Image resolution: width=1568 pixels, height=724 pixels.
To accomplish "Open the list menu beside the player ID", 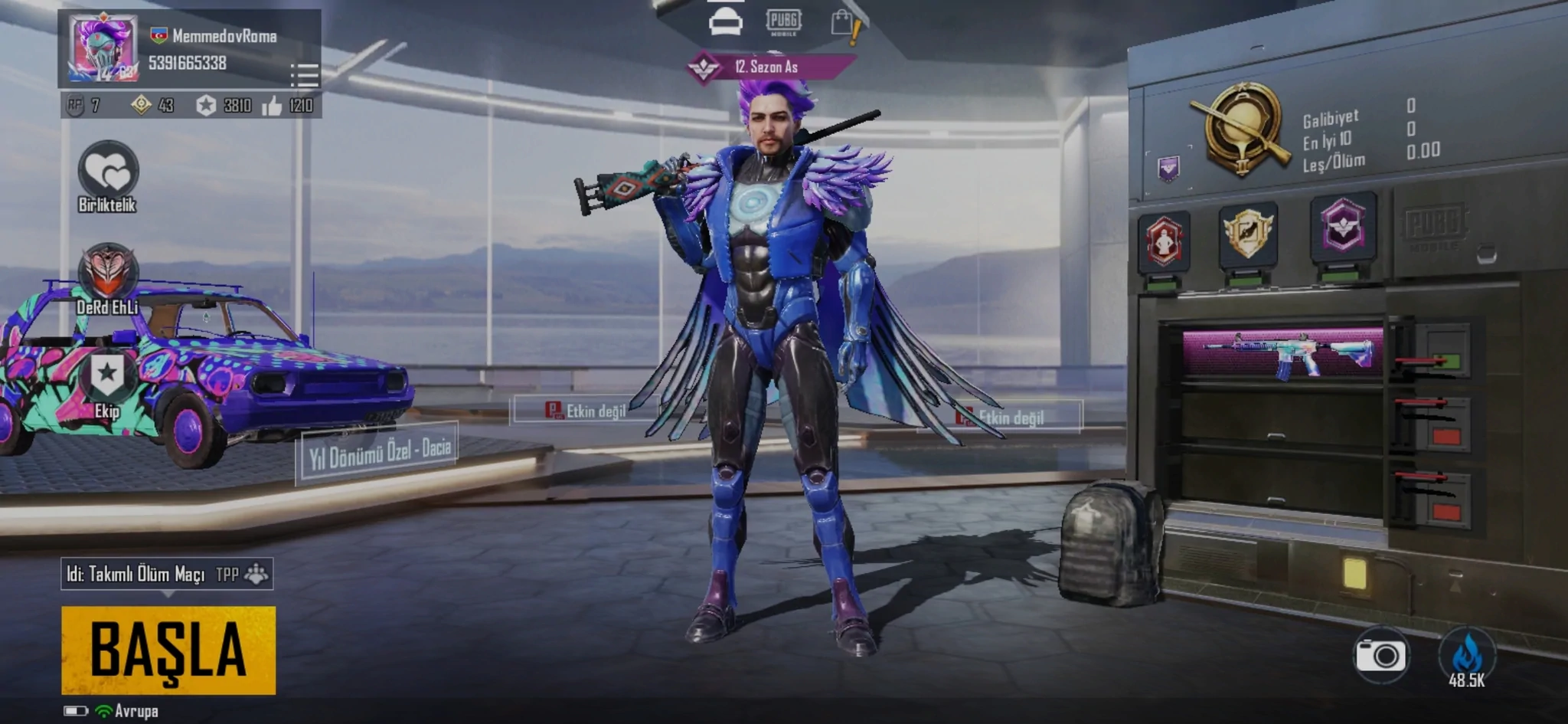I will [x=305, y=74].
